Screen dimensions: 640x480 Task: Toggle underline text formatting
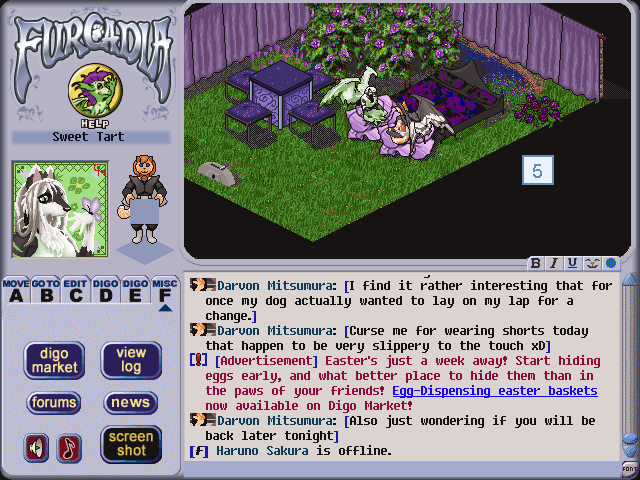(x=572, y=263)
